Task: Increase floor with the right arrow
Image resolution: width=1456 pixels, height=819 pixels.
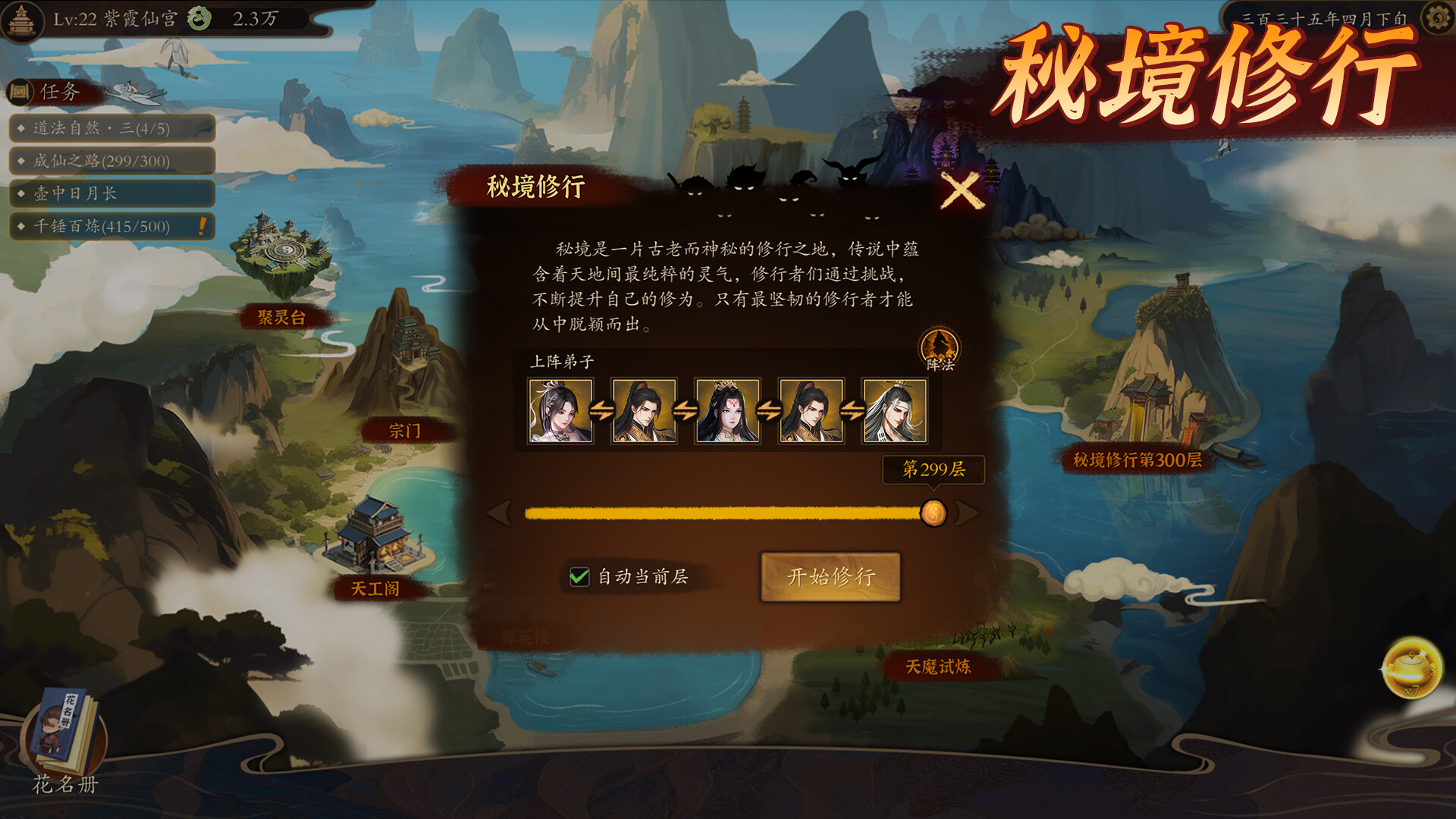Action: pos(968,513)
